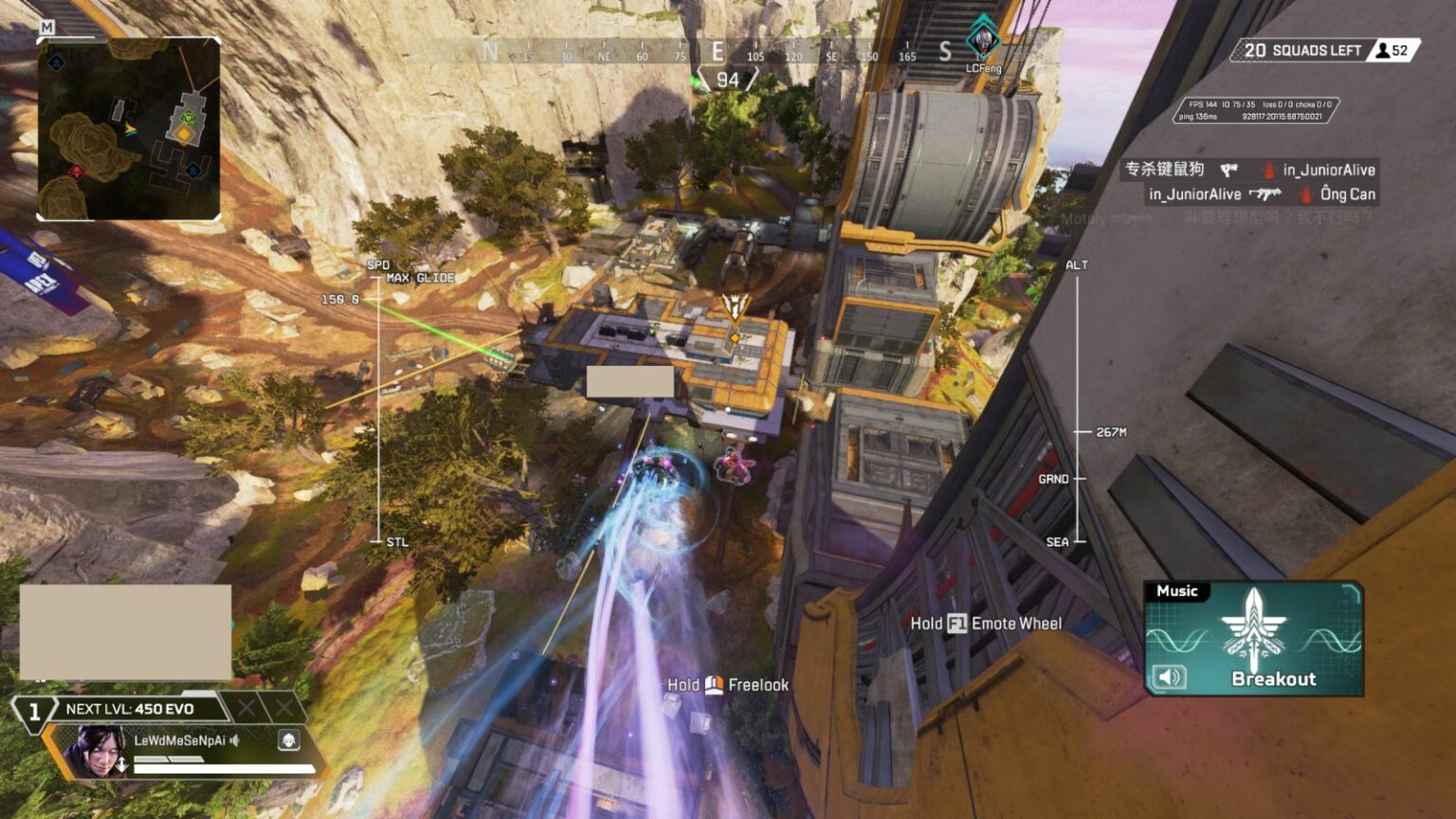This screenshot has height=819, width=1456.
Task: Click the Breakout track title
Action: (1273, 679)
